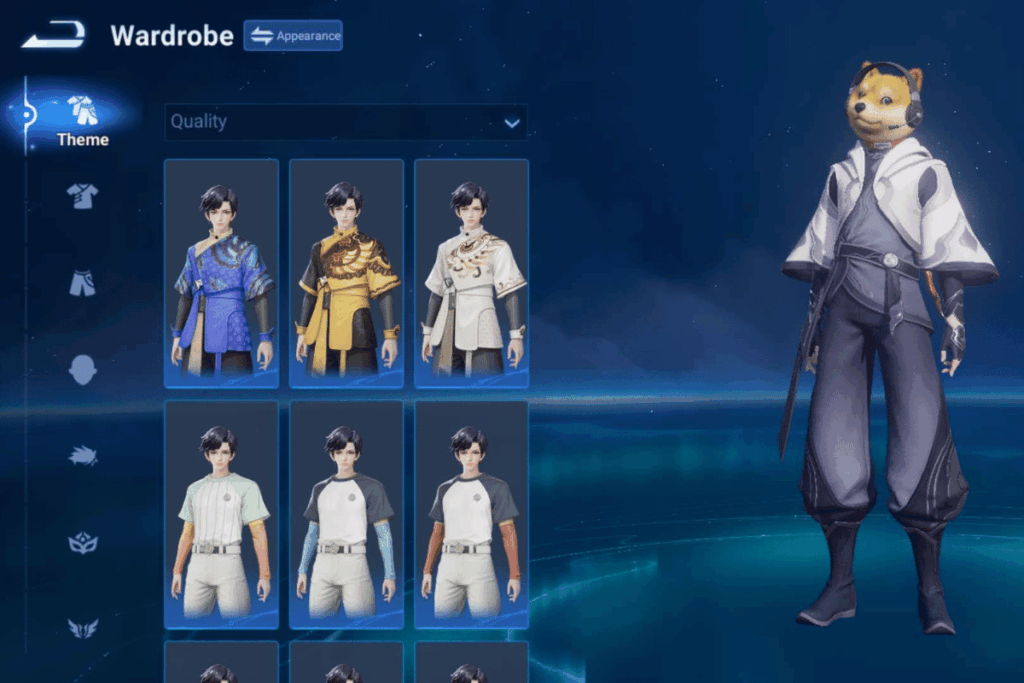Open the shorts bottoms category
This screenshot has height=683, width=1024.
[82, 283]
